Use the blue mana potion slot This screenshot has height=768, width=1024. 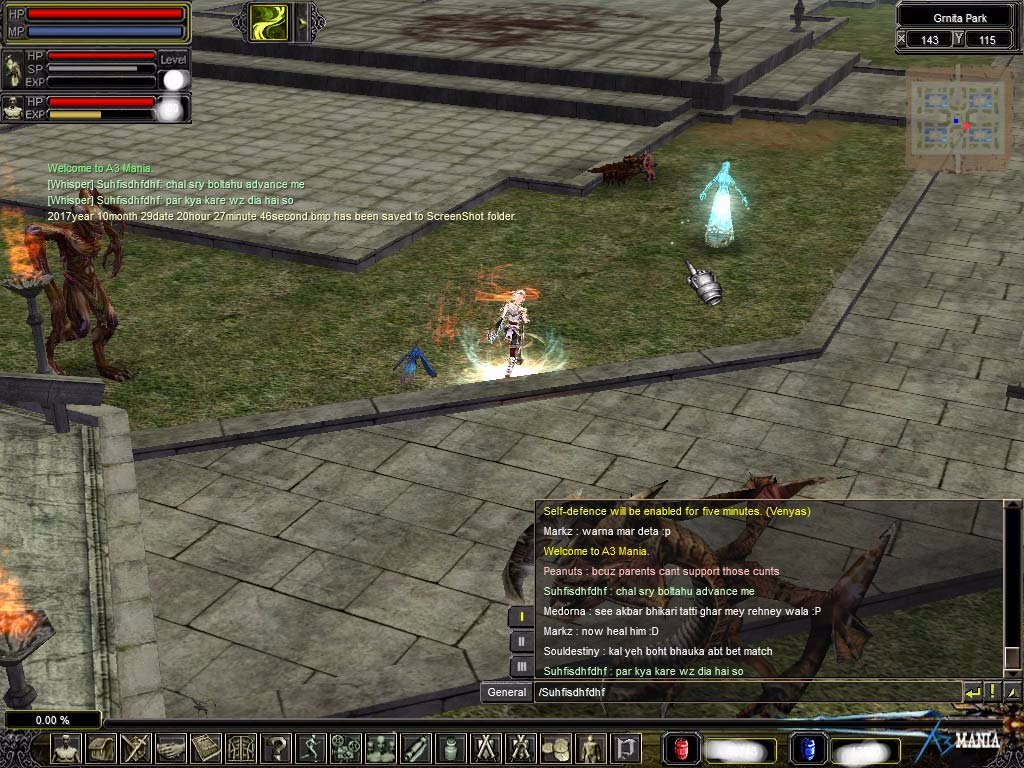point(806,749)
